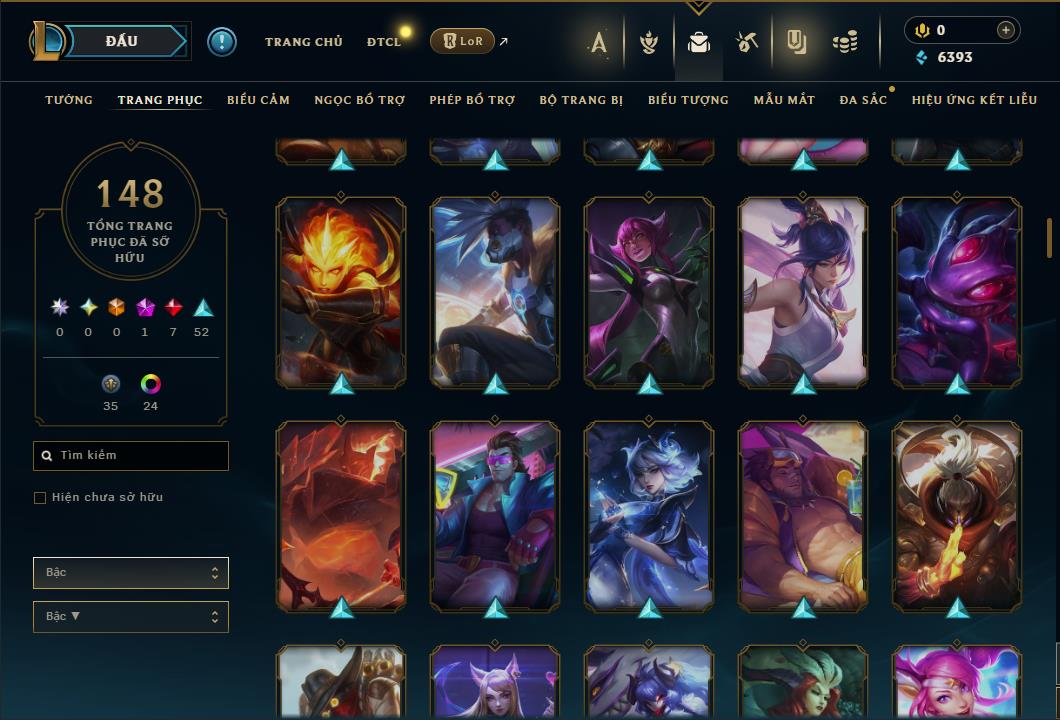Open the Bậc ▼ sorting dropdown
Image resolution: width=1060 pixels, height=720 pixels.
pyautogui.click(x=131, y=617)
